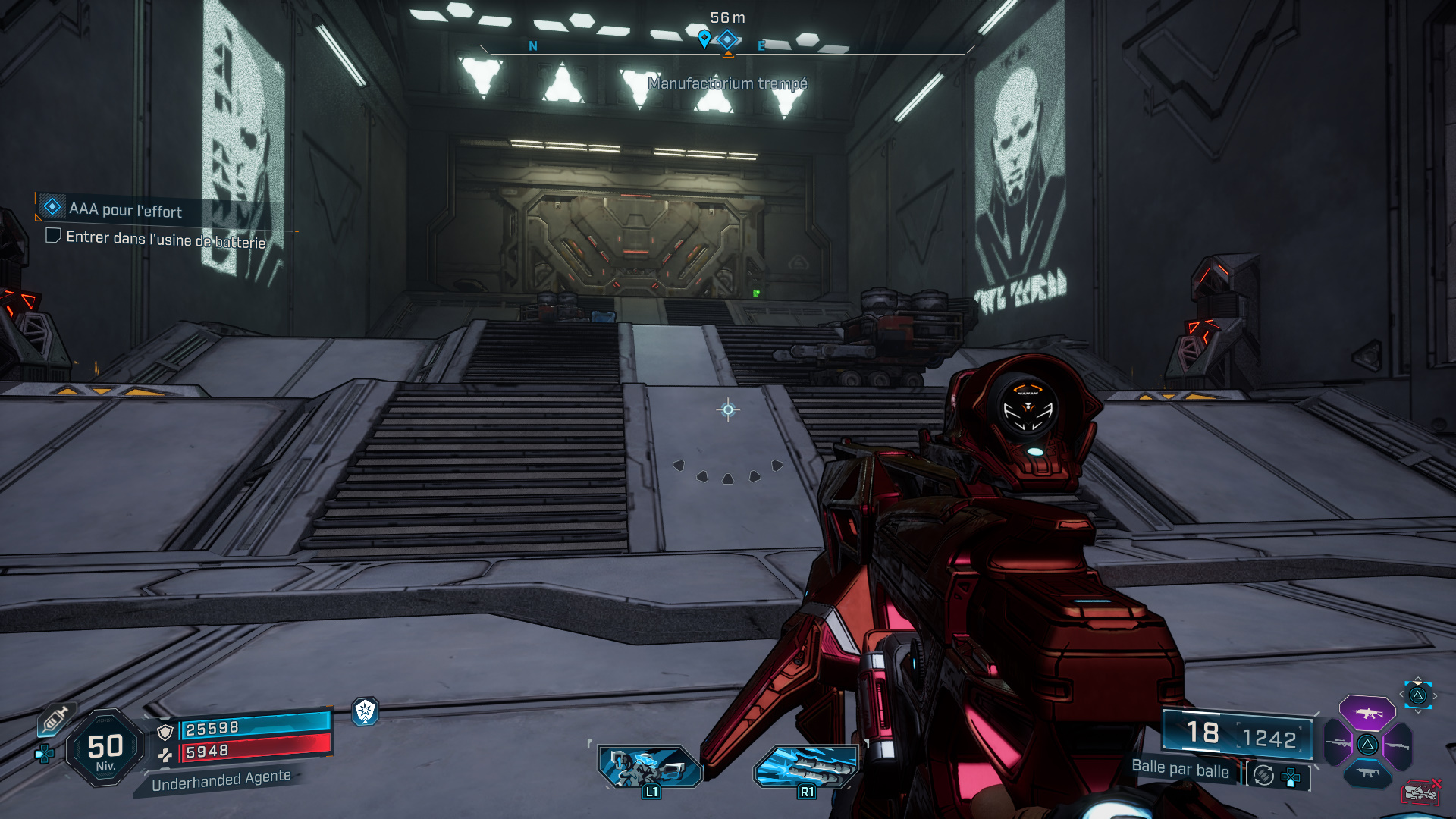Click the blue diamond objective marker on compass
The width and height of the screenshot is (1456, 819).
pyautogui.click(x=727, y=39)
